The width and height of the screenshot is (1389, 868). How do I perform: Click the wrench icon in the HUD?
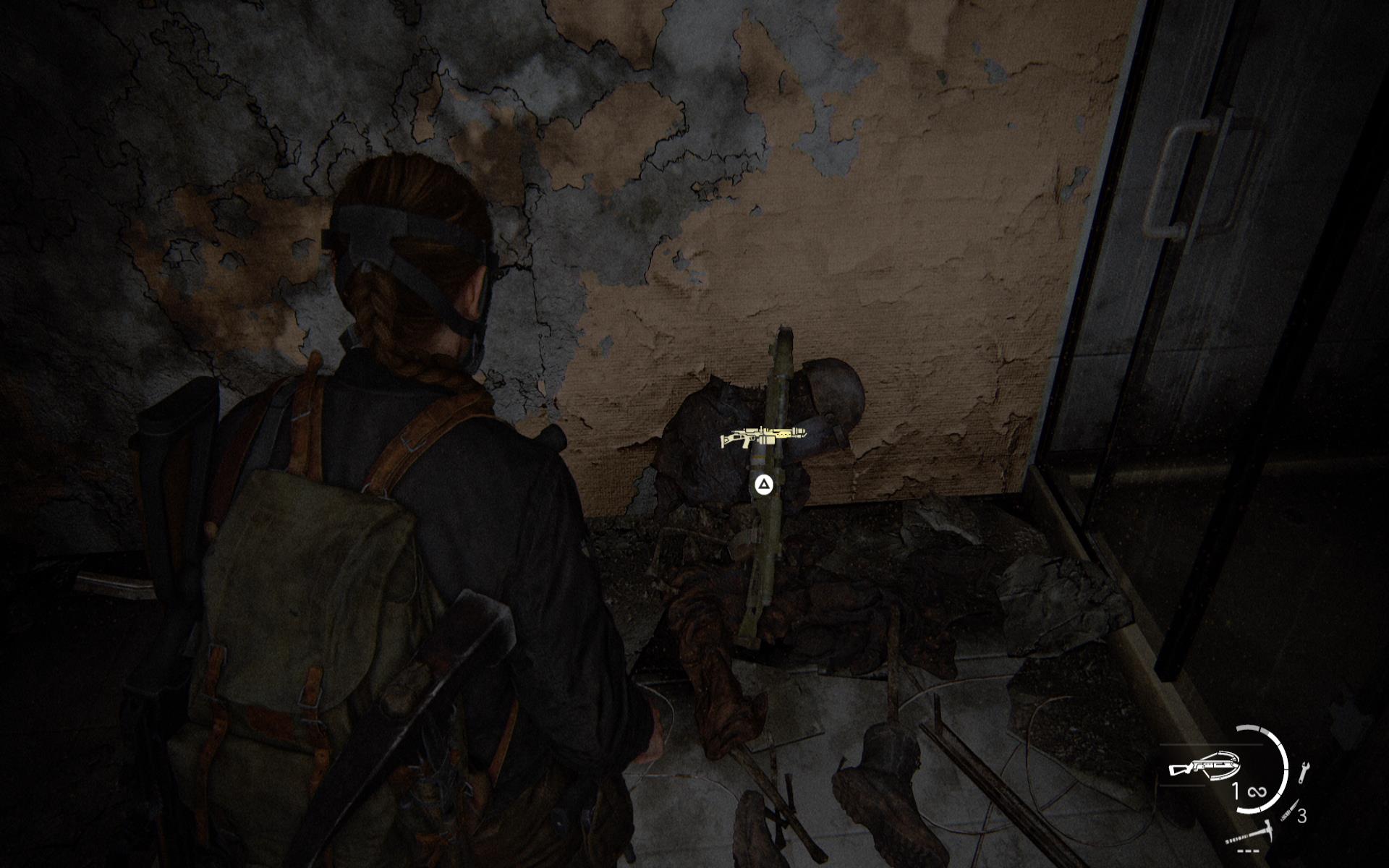click(1304, 773)
